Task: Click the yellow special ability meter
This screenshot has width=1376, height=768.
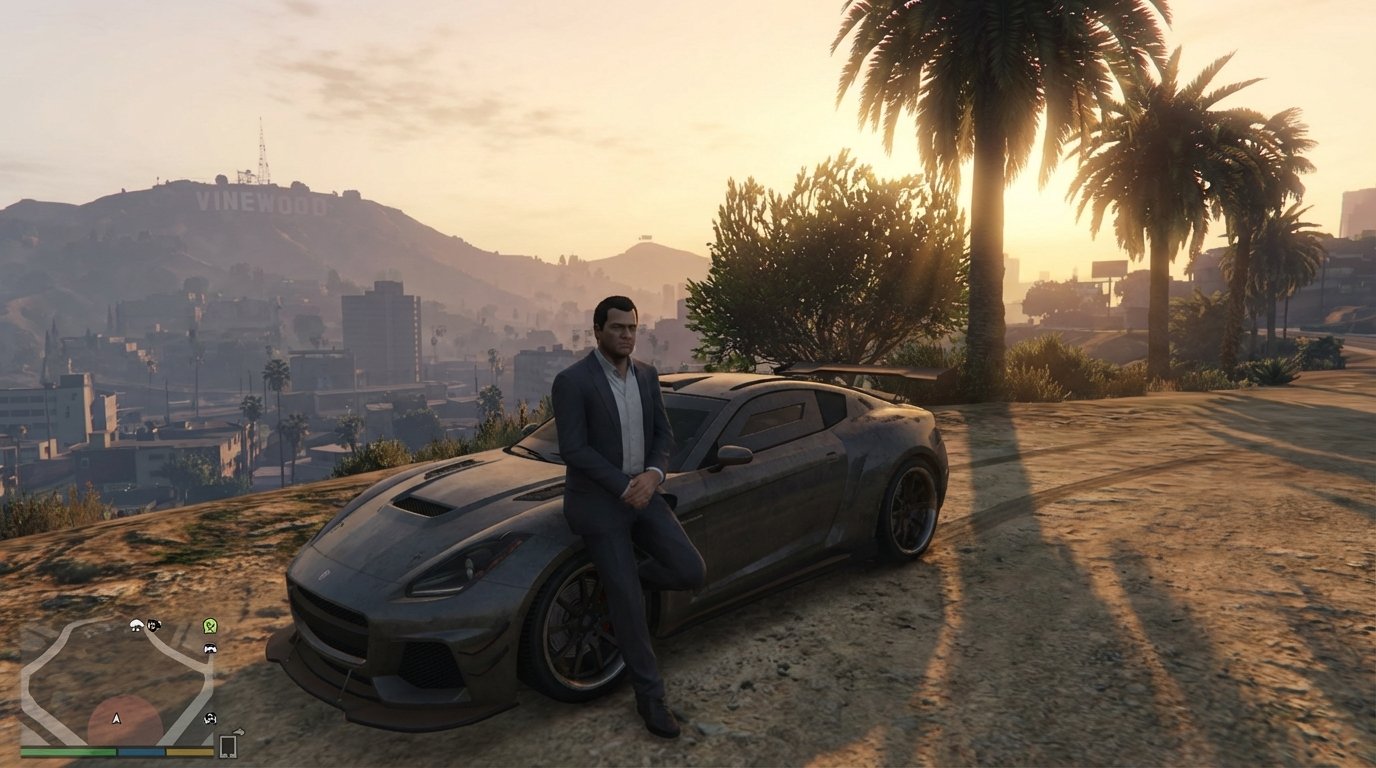Action: point(189,751)
